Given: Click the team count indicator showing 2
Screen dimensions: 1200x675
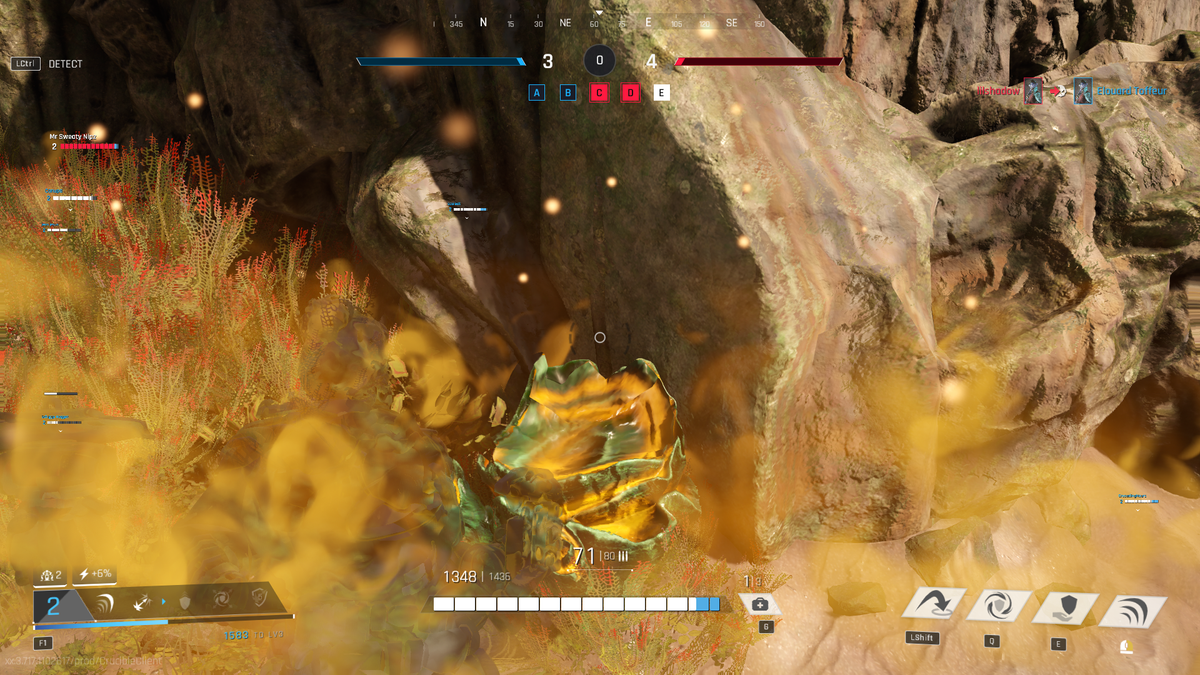Looking at the screenshot, I should (x=51, y=575).
